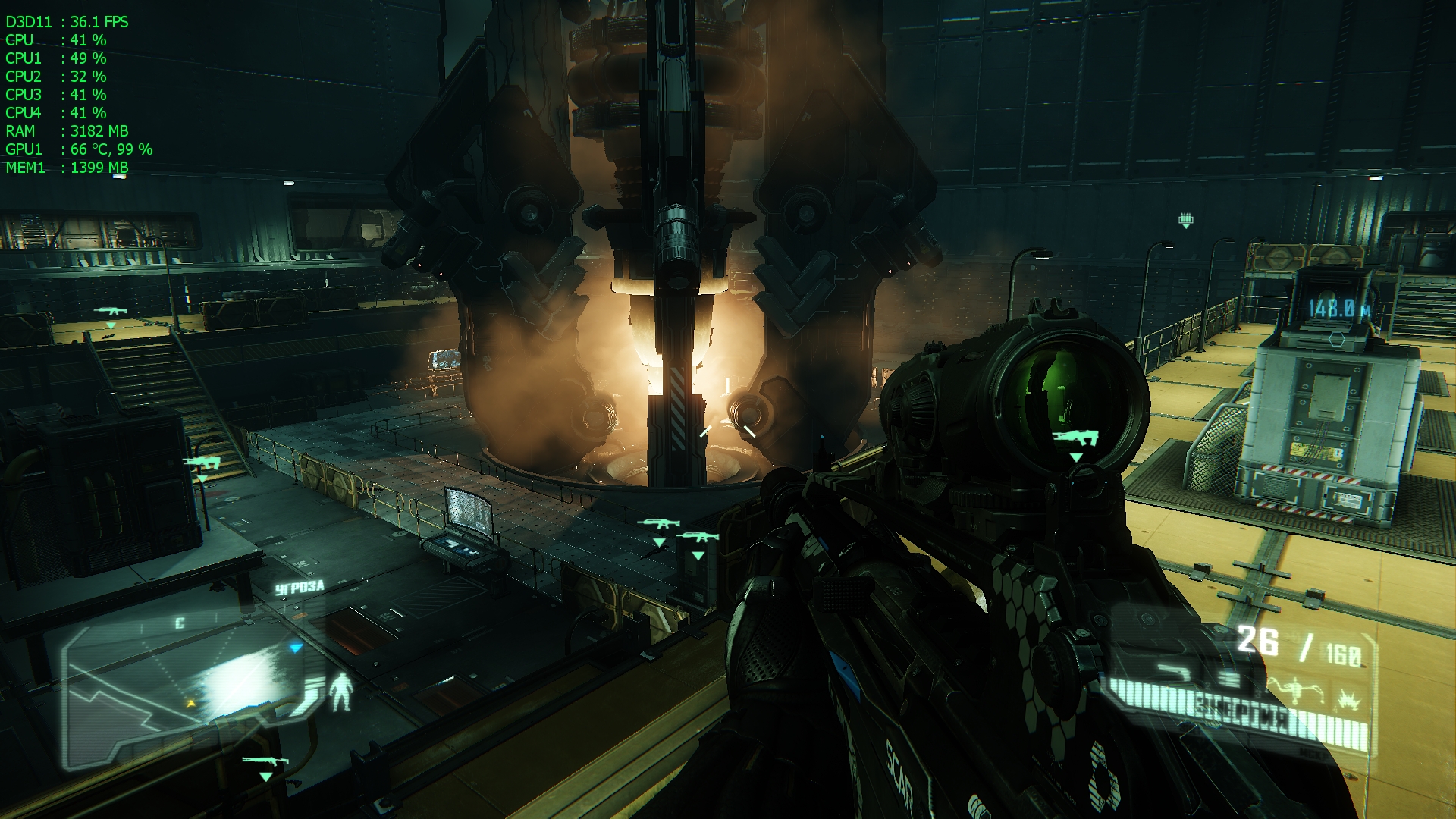Select the explosion grenade icon
1456x819 pixels.
(x=1348, y=698)
